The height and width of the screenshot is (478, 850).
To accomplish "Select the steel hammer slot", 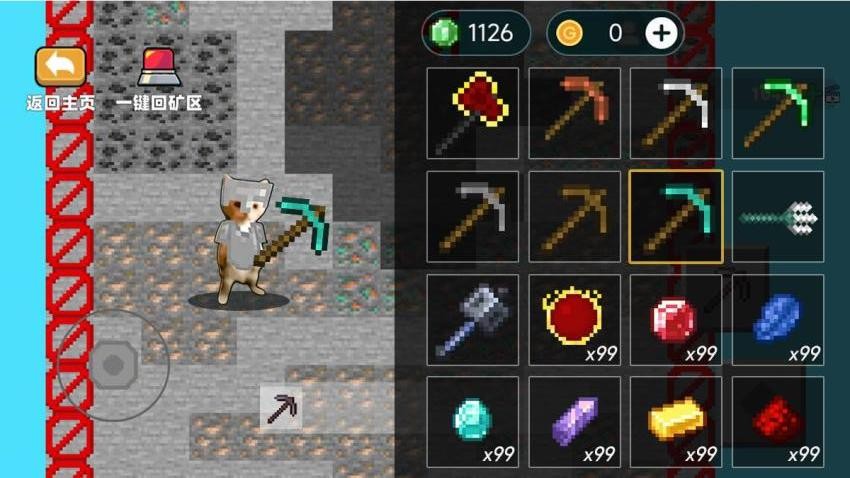I will coord(473,320).
